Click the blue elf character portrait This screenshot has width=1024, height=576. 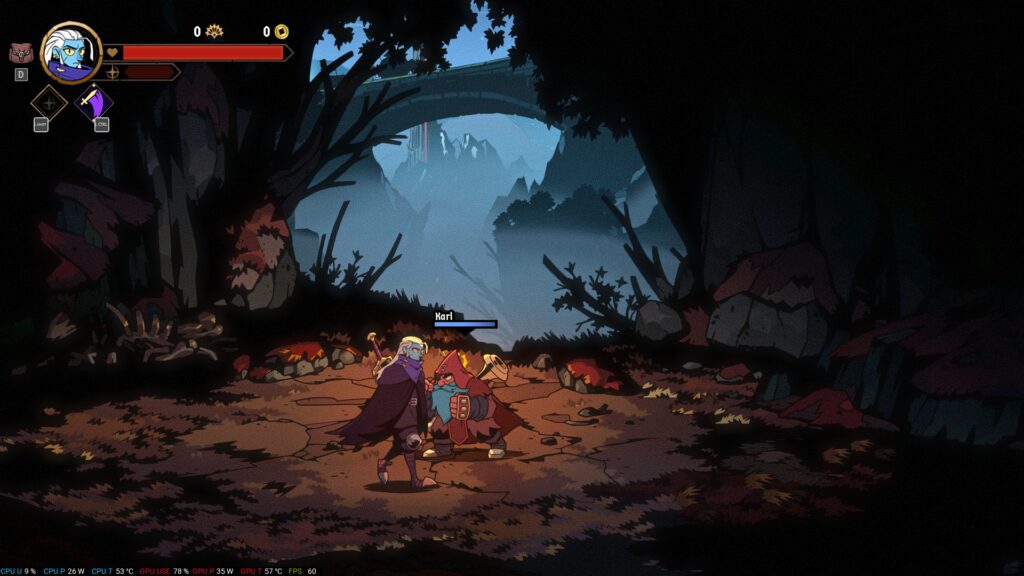pos(71,53)
